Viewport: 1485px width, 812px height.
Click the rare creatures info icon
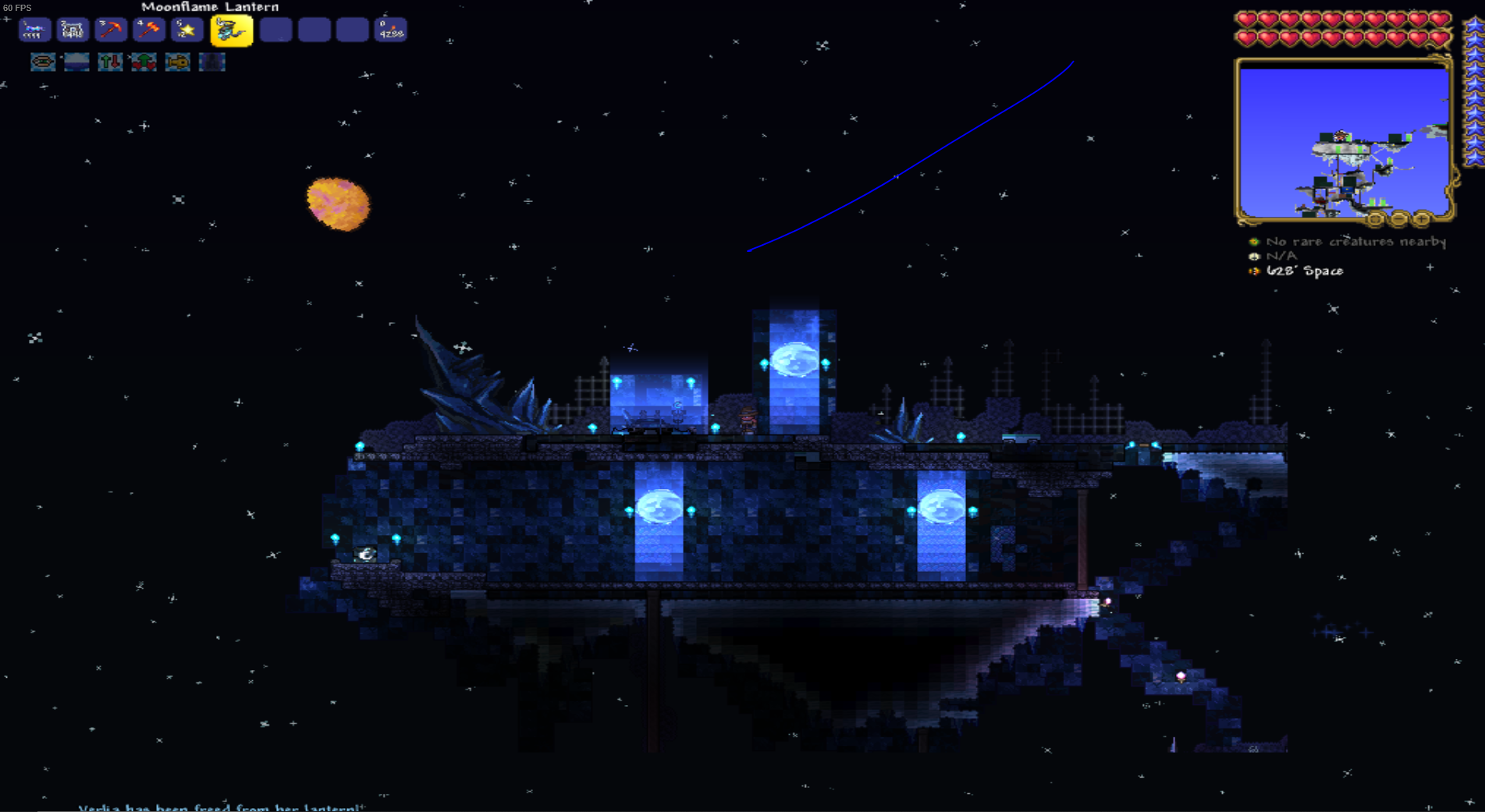pos(1254,242)
